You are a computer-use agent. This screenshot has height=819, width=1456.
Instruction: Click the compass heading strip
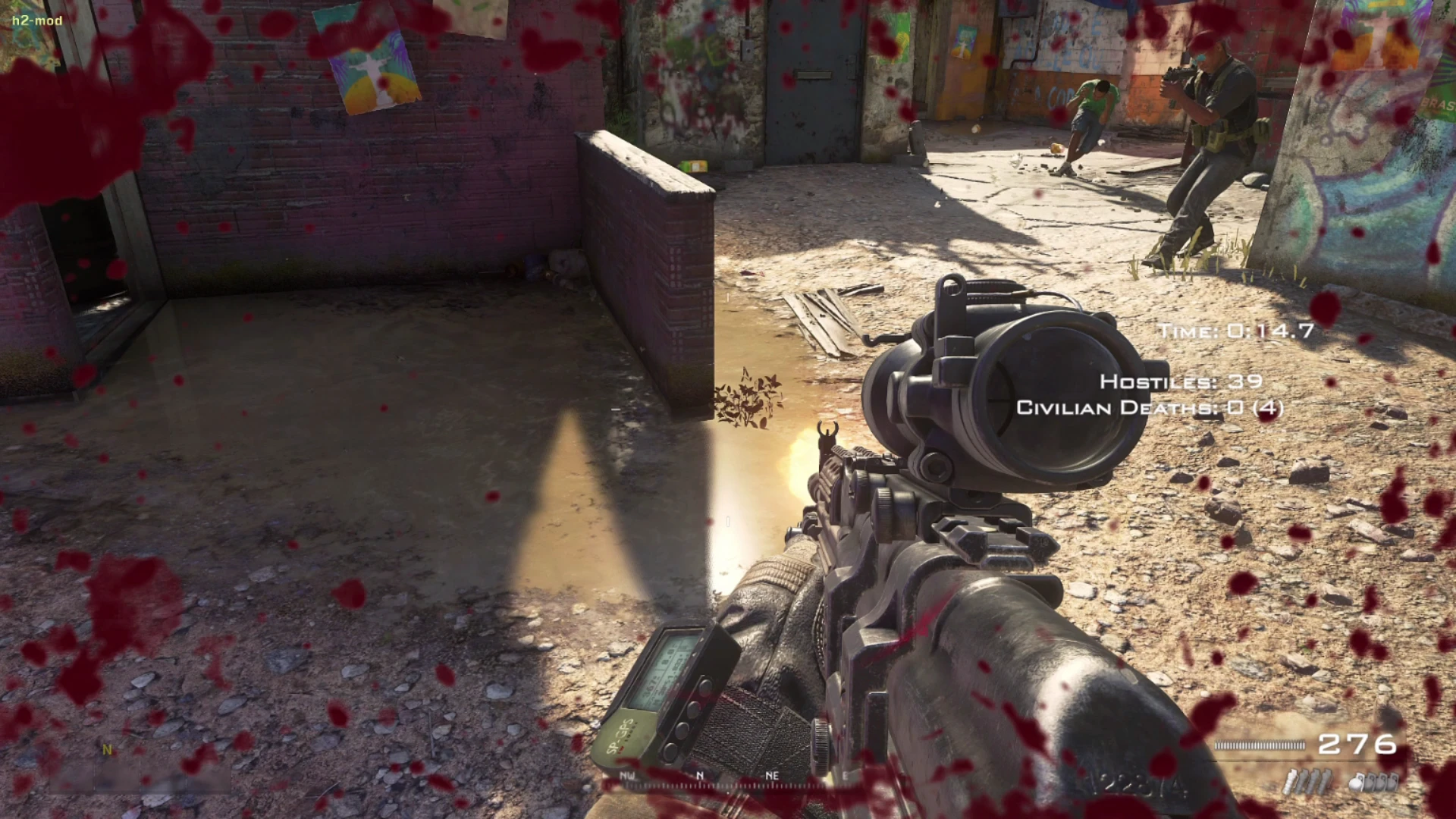click(701, 778)
